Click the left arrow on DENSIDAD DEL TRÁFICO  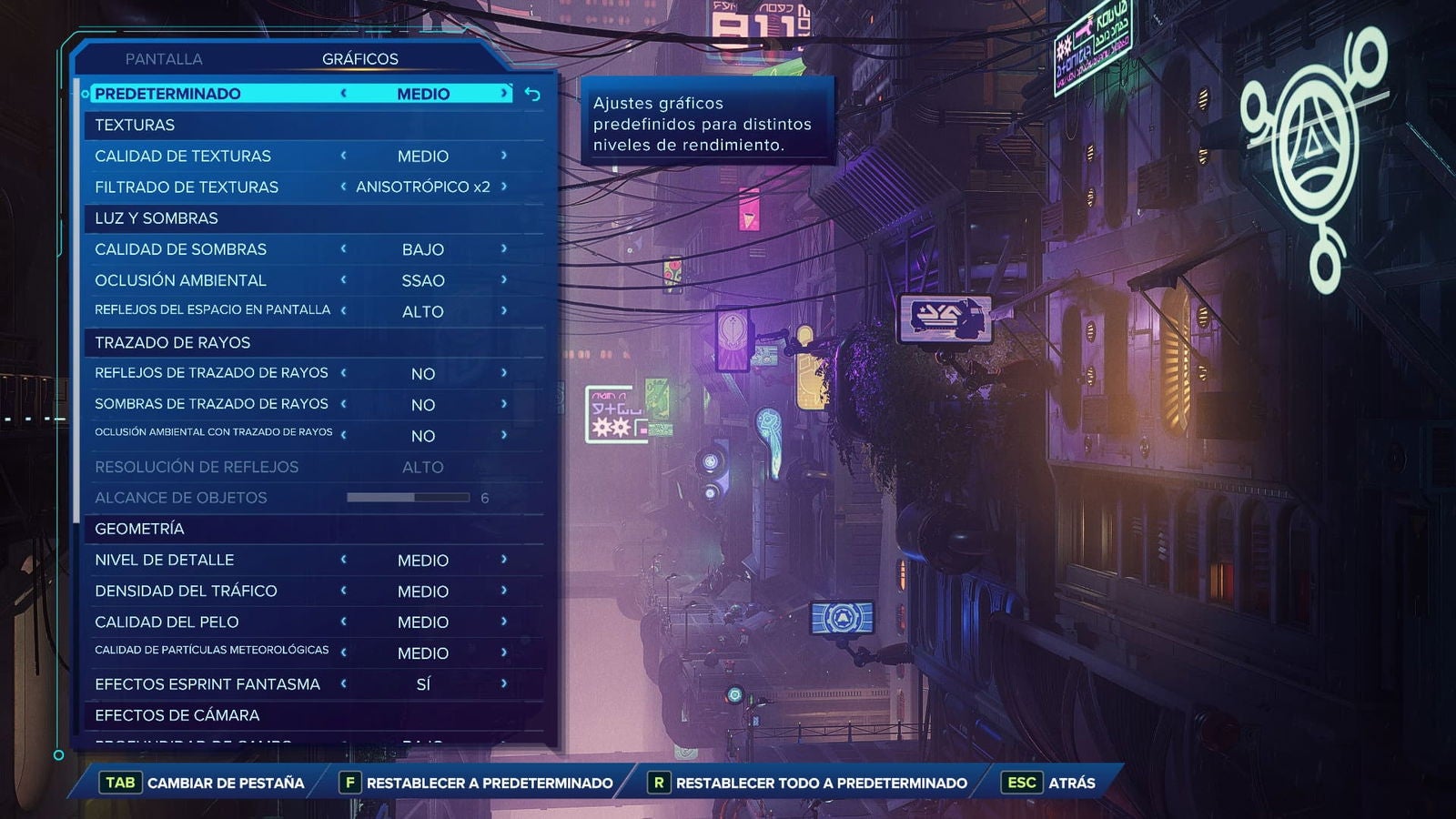[346, 591]
